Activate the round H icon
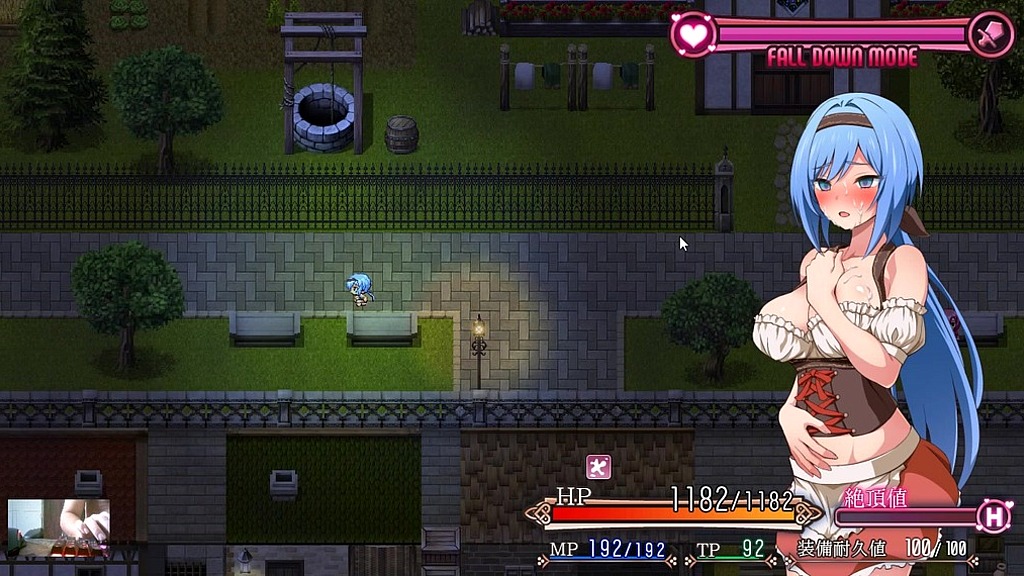The width and height of the screenshot is (1024, 576). (994, 516)
